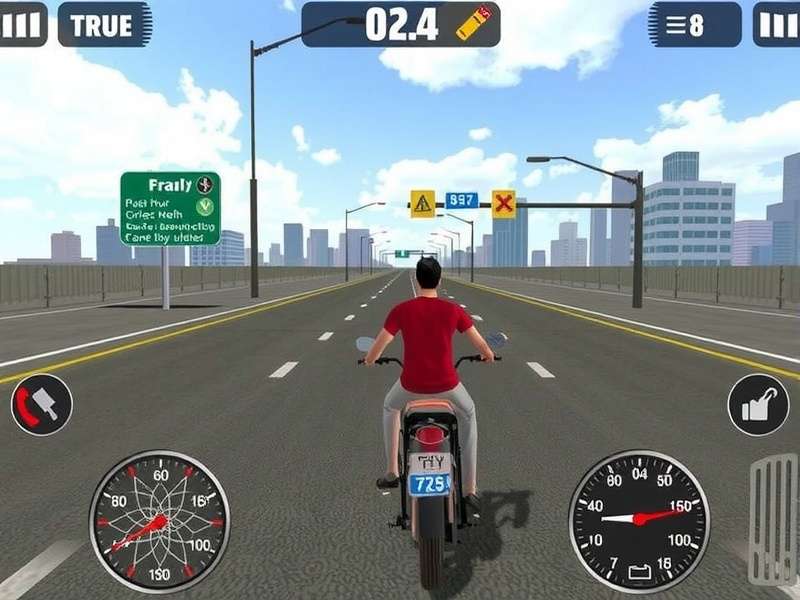
Task: Click the three-bar button beside TRUE
Action: coord(23,25)
